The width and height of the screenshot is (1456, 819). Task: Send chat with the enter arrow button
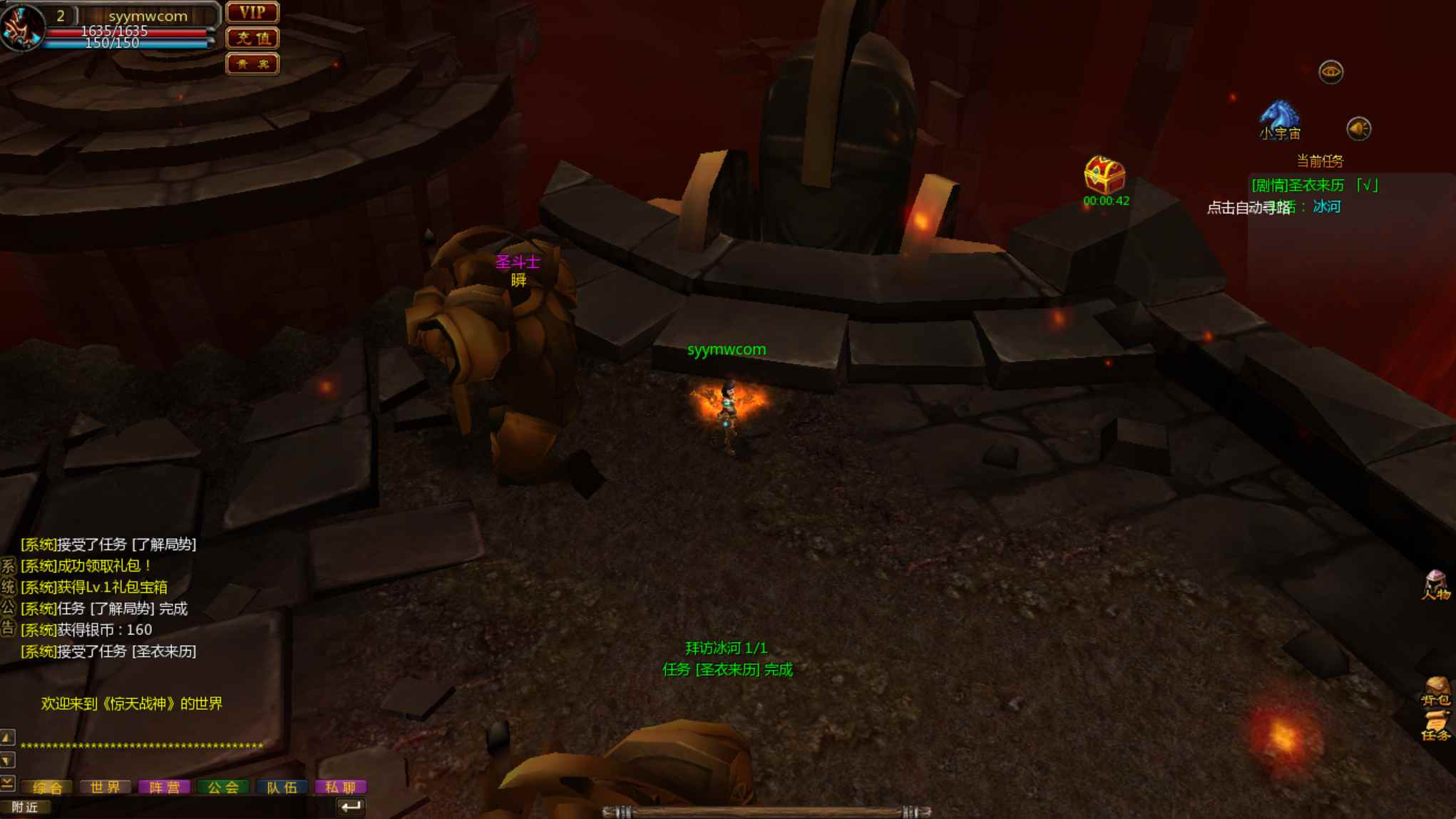tap(350, 807)
